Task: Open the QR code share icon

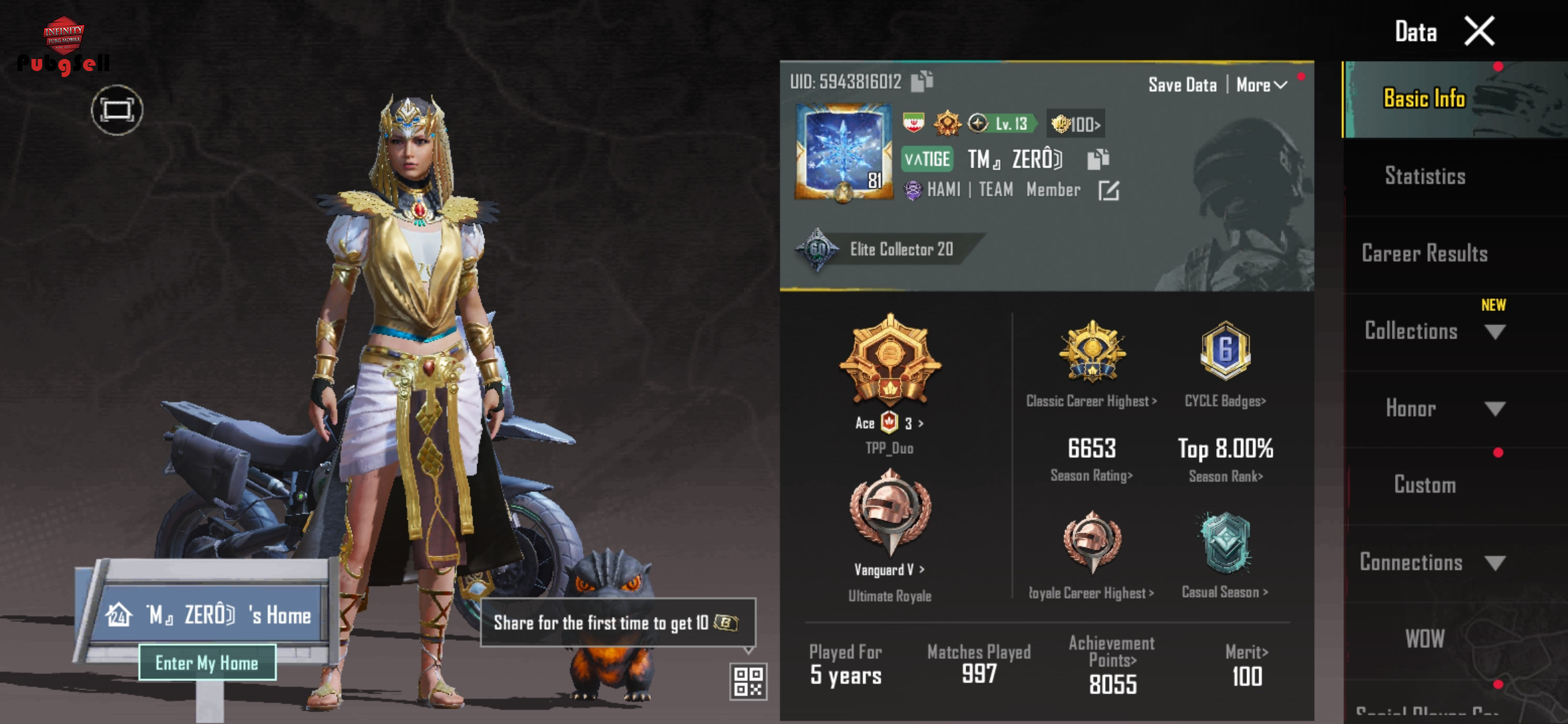Action: (748, 681)
